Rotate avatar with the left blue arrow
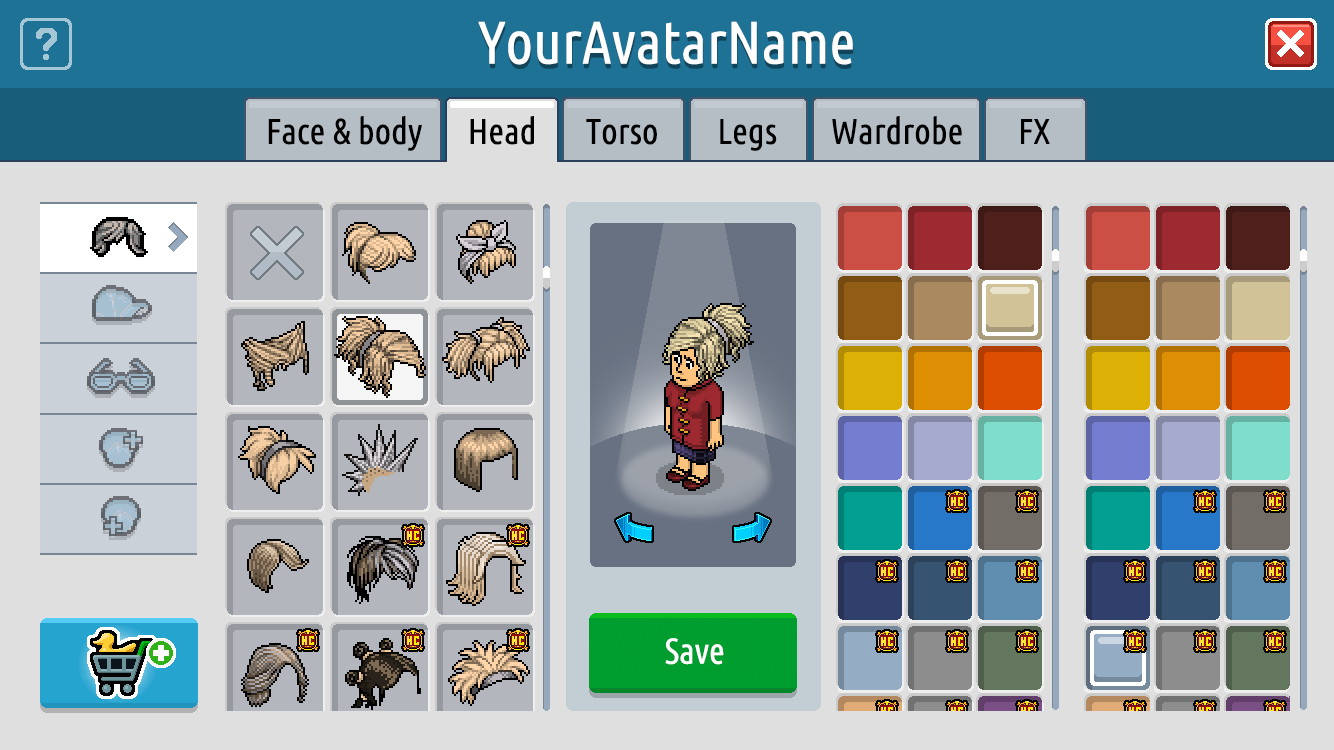 [x=633, y=528]
